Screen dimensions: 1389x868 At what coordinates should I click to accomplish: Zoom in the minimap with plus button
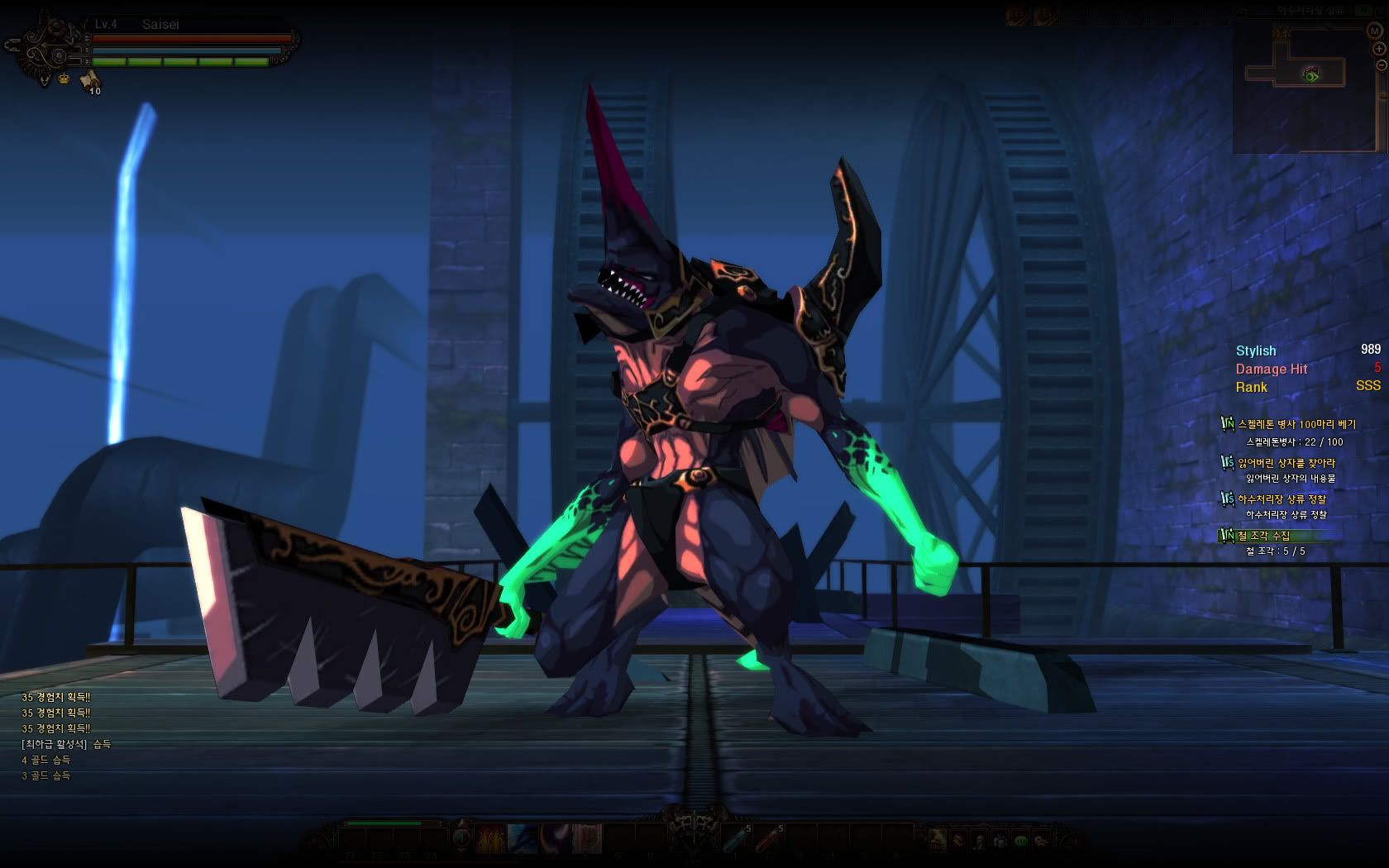(1380, 48)
